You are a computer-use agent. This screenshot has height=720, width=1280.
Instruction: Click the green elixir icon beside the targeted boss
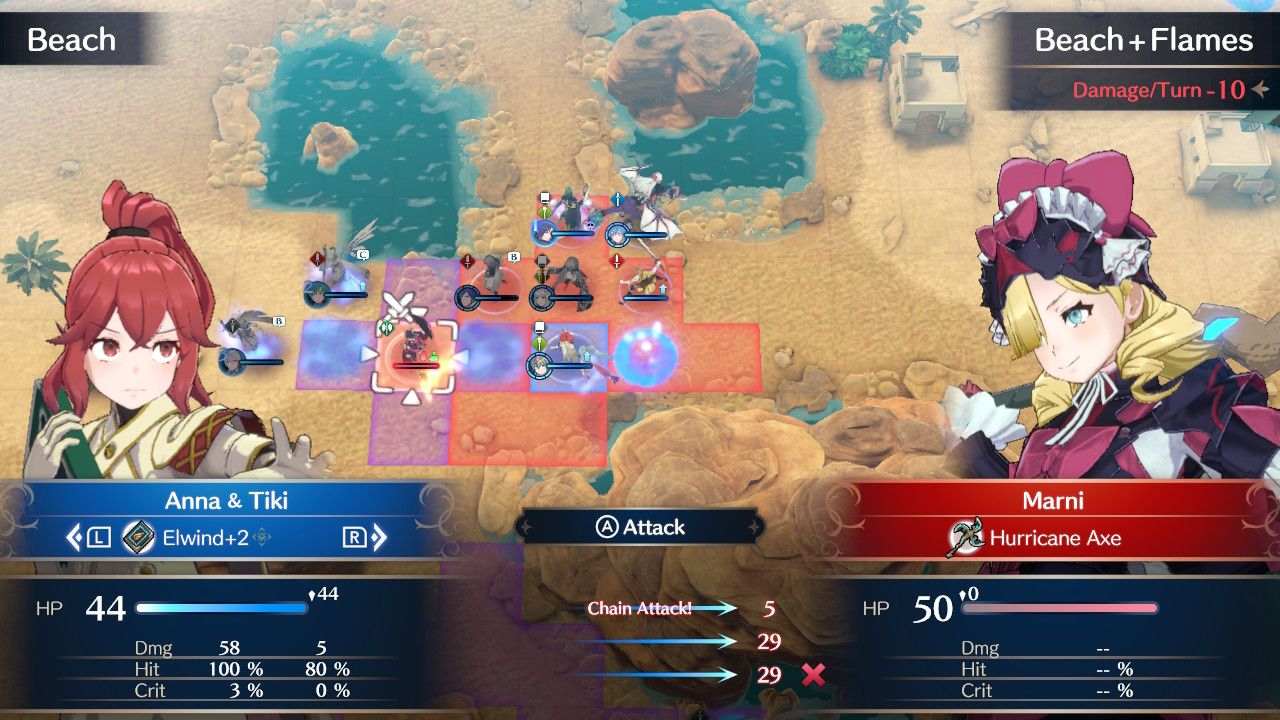pos(433,355)
